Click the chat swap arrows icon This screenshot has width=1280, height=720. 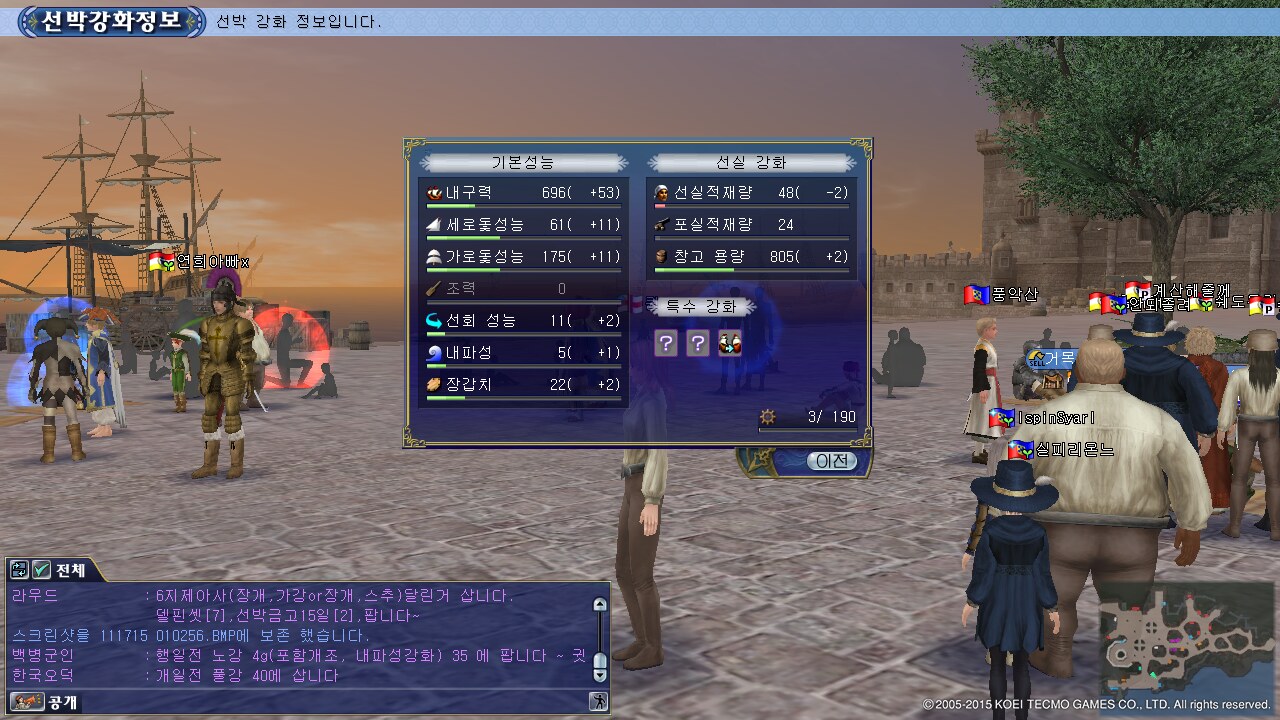click(19, 570)
